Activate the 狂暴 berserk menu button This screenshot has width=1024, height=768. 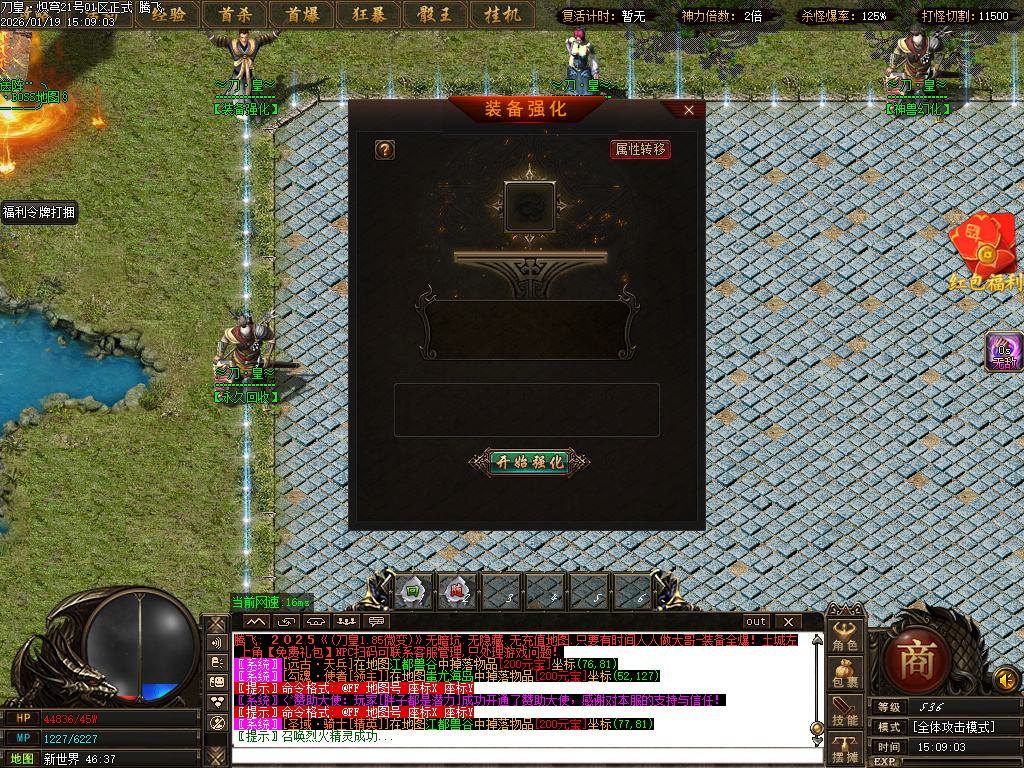[x=368, y=14]
